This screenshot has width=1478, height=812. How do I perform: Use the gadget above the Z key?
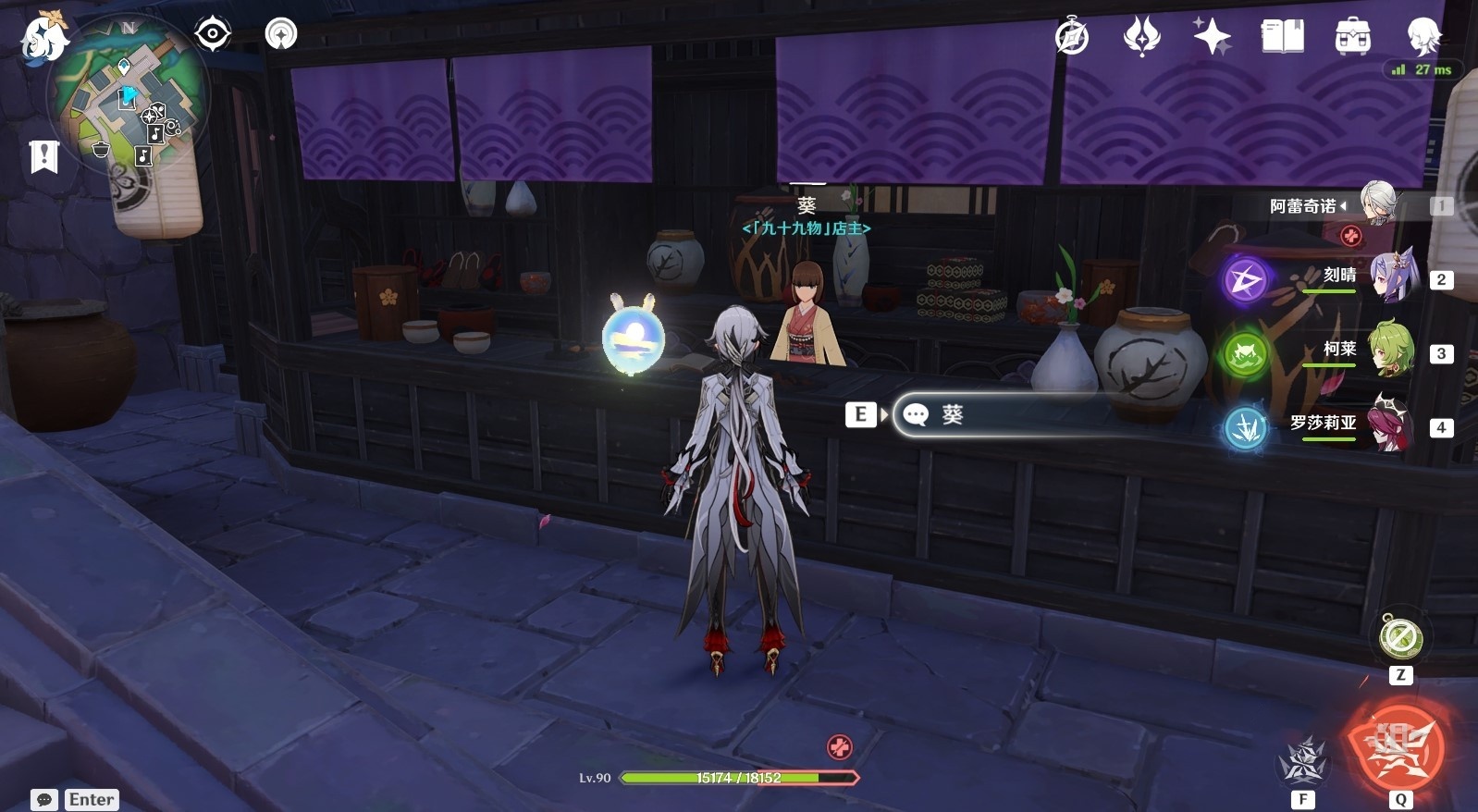(x=1400, y=637)
